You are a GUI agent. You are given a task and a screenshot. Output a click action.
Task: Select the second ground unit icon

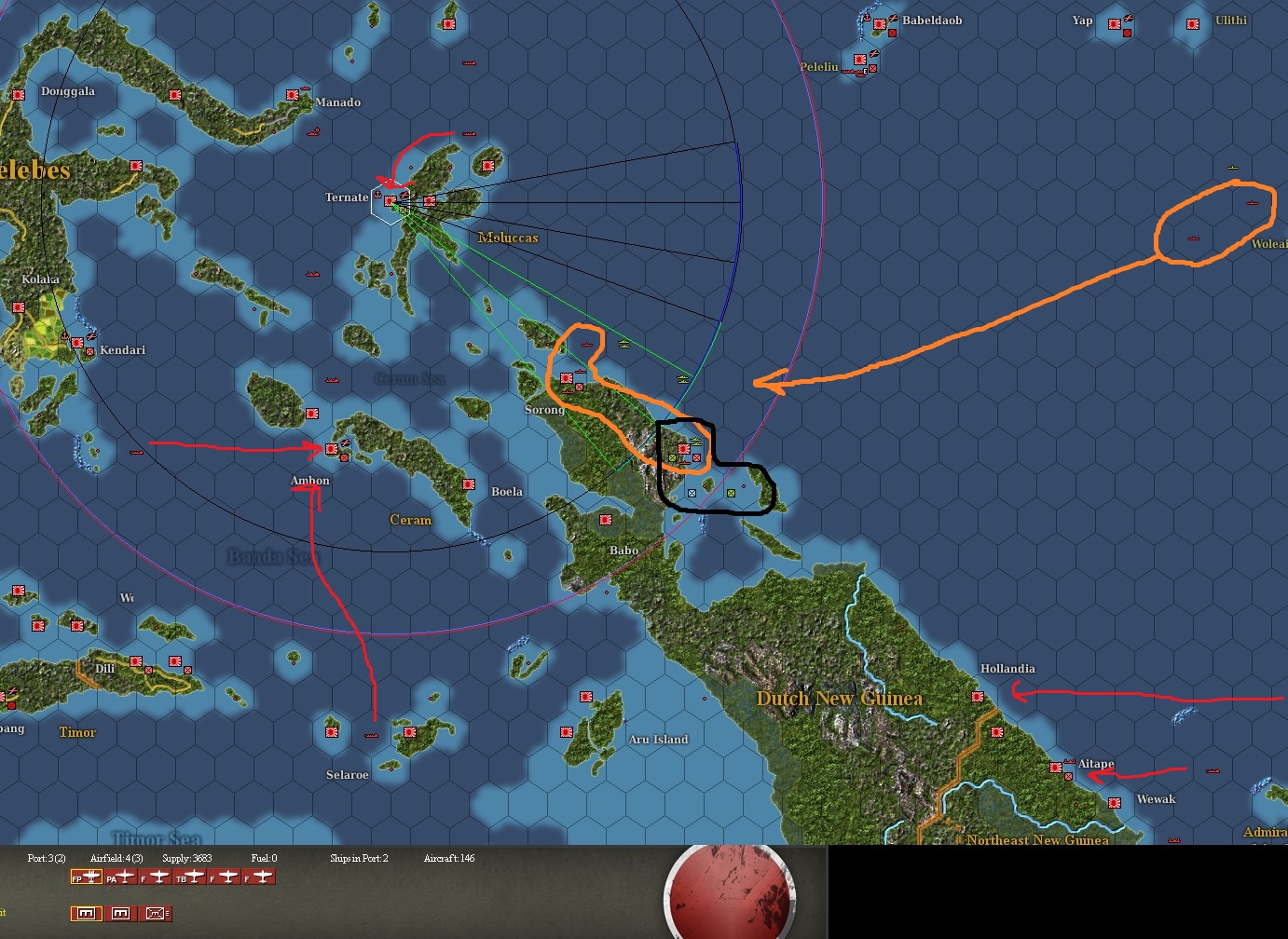(121, 913)
